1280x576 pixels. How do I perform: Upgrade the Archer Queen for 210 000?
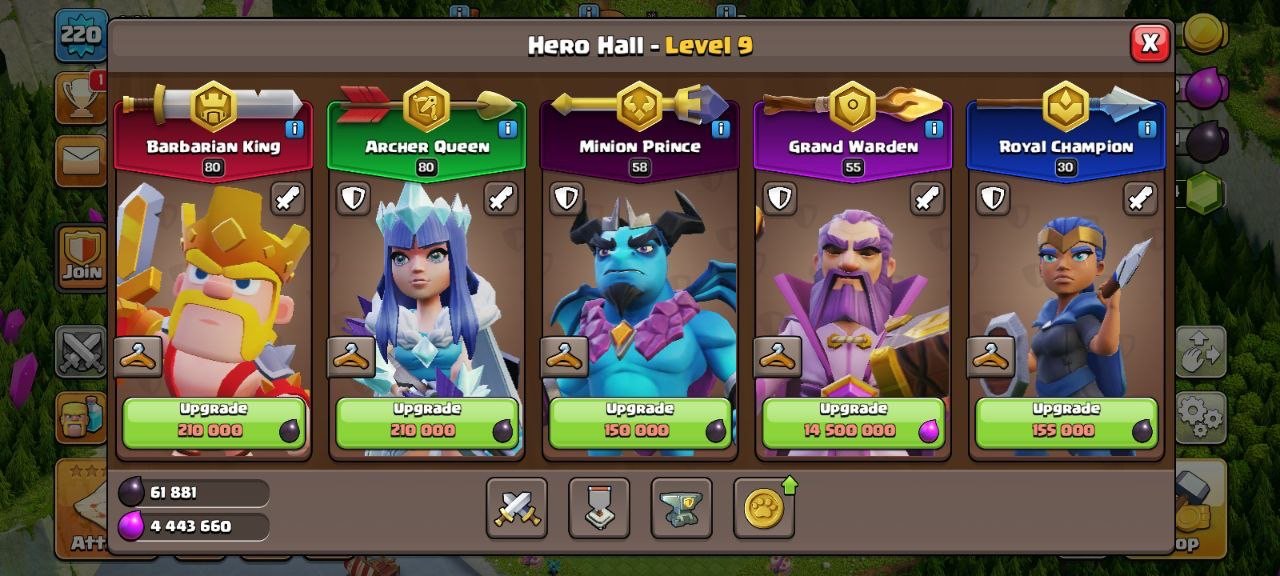click(x=427, y=422)
